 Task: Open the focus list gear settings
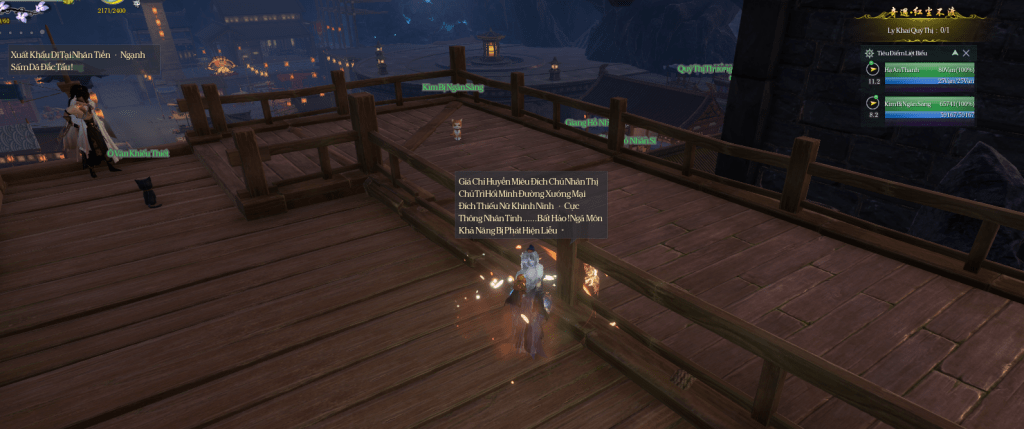[x=868, y=52]
